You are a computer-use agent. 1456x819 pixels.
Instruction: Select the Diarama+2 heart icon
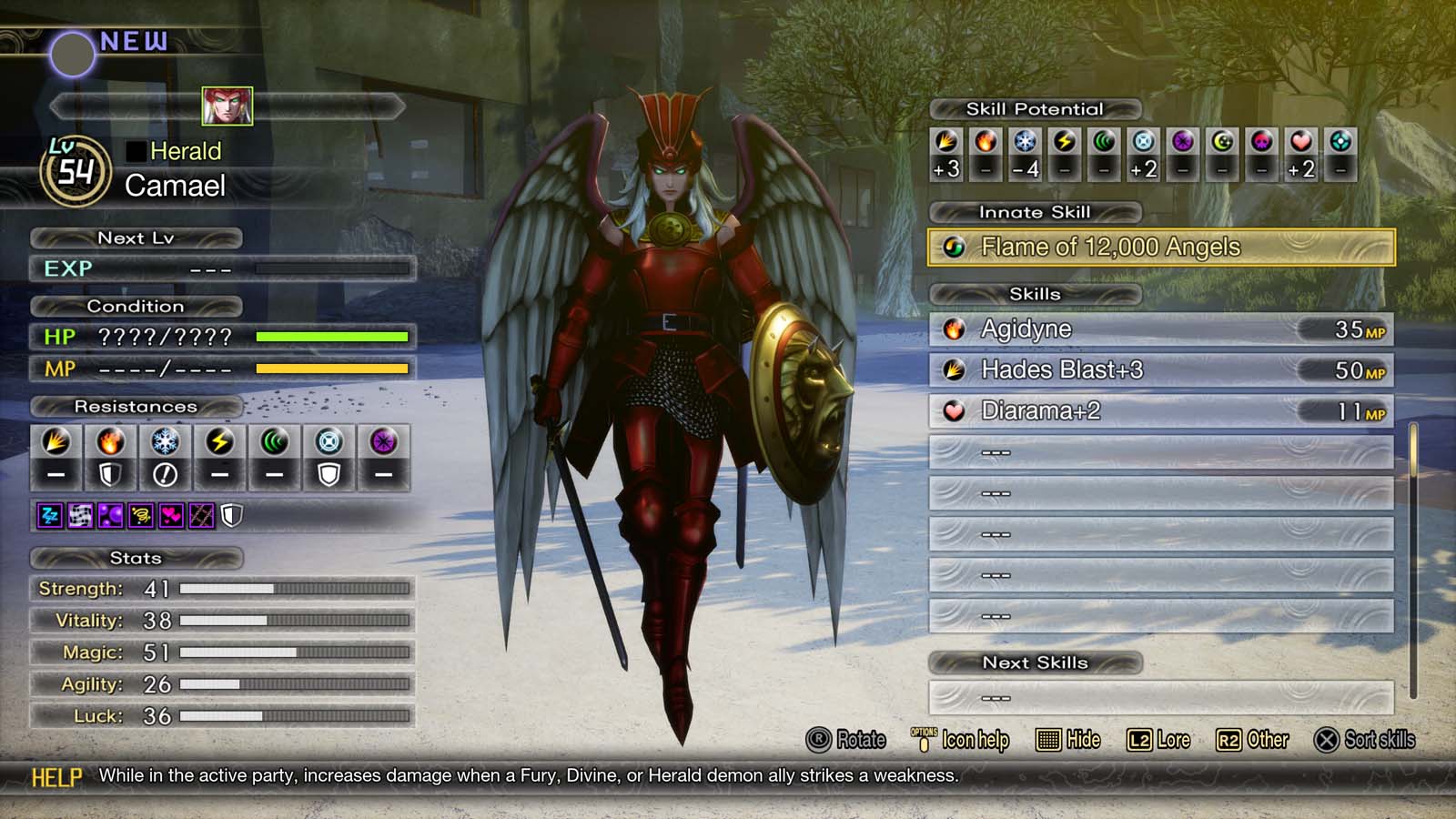click(x=954, y=411)
